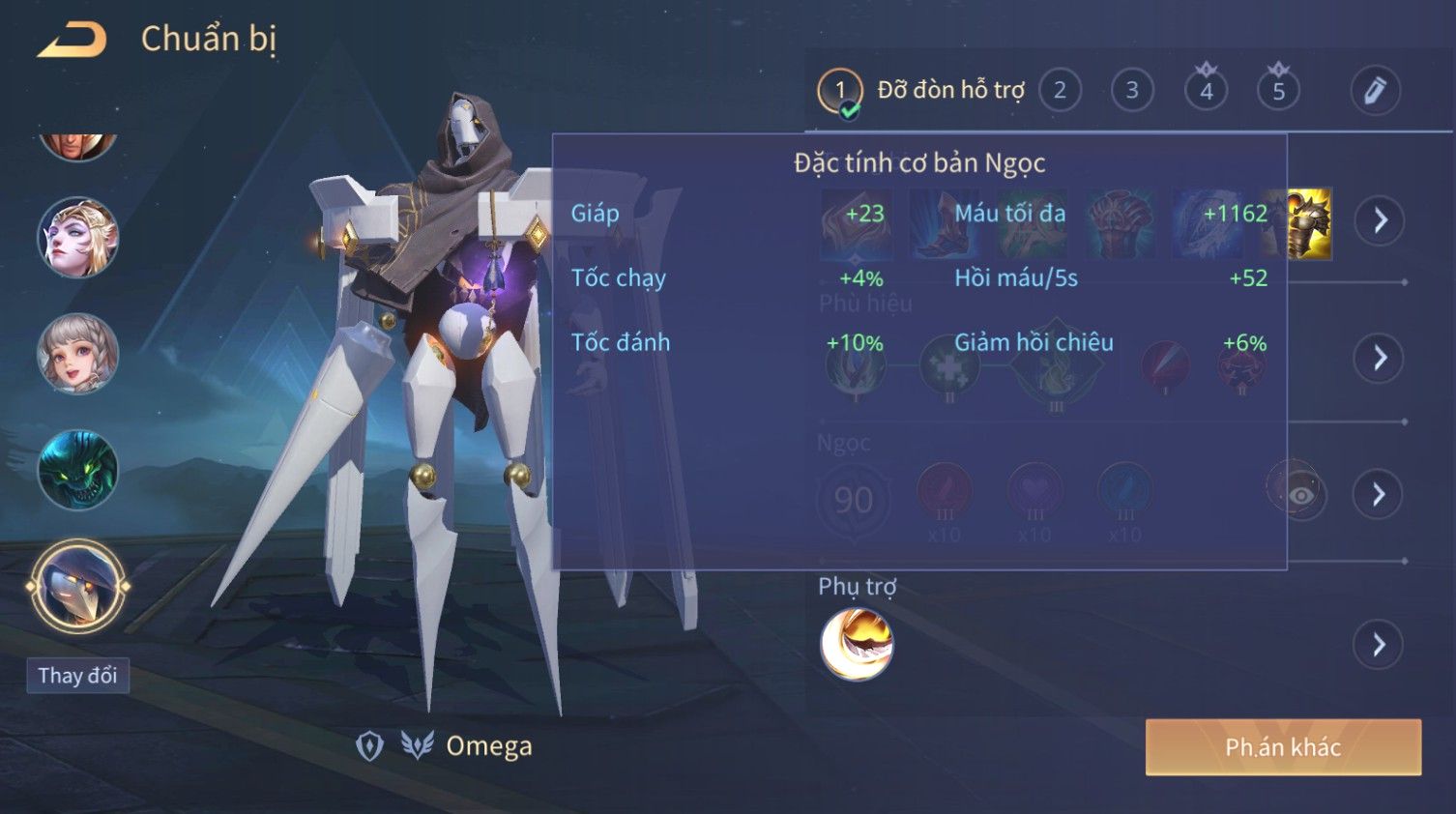The height and width of the screenshot is (814, 1456).
Task: Go back using the return arrow
Action: pyautogui.click(x=72, y=40)
